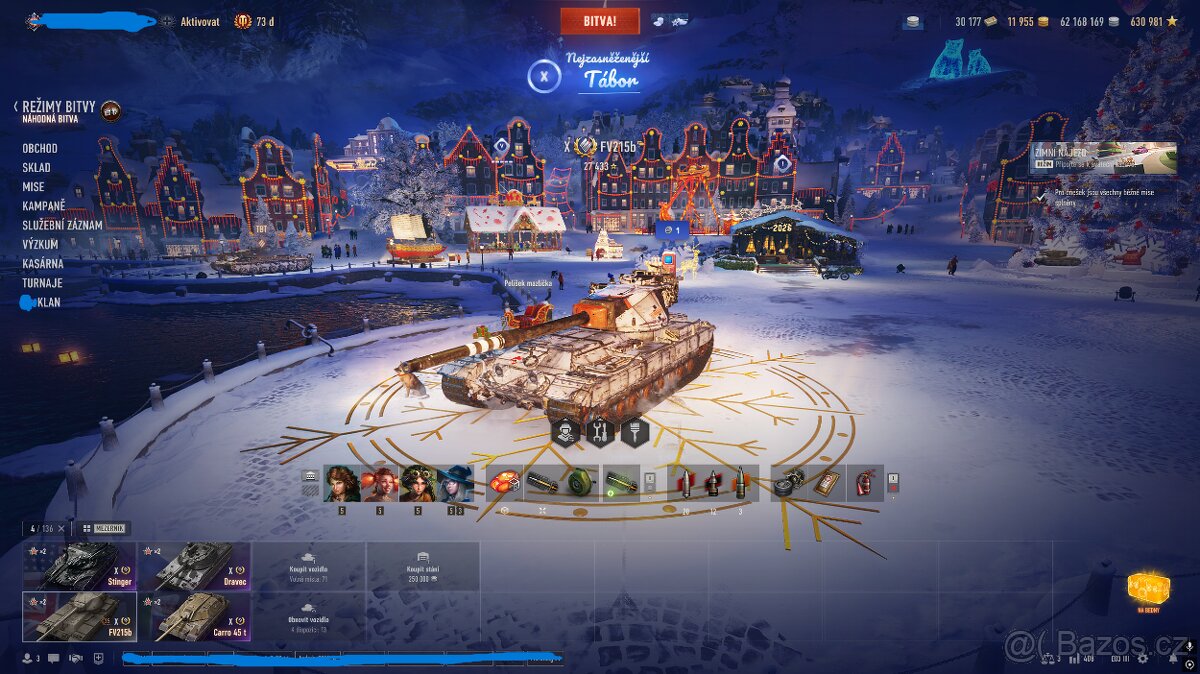Select the Stinger tank in the carousel

(80, 566)
